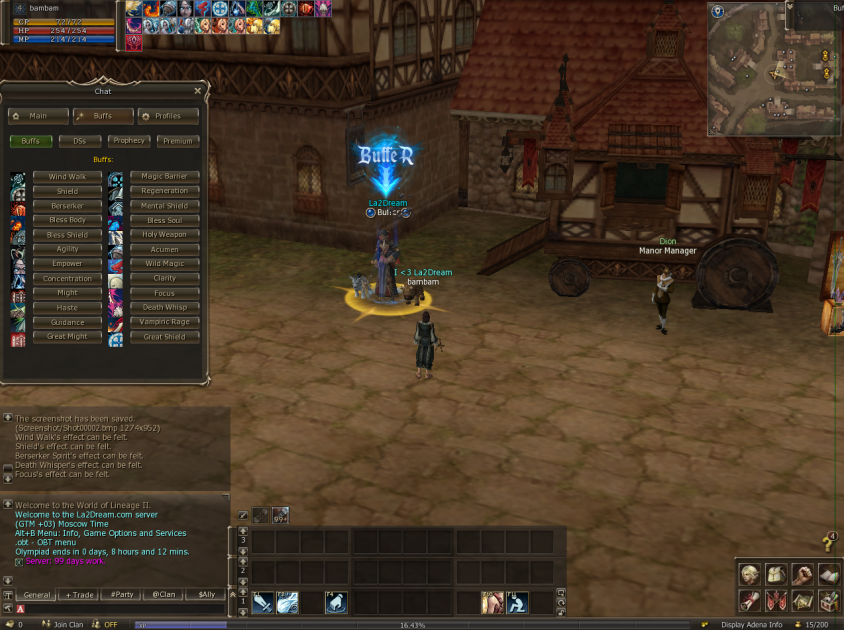Get the Vampiric Rage buff

(x=165, y=322)
